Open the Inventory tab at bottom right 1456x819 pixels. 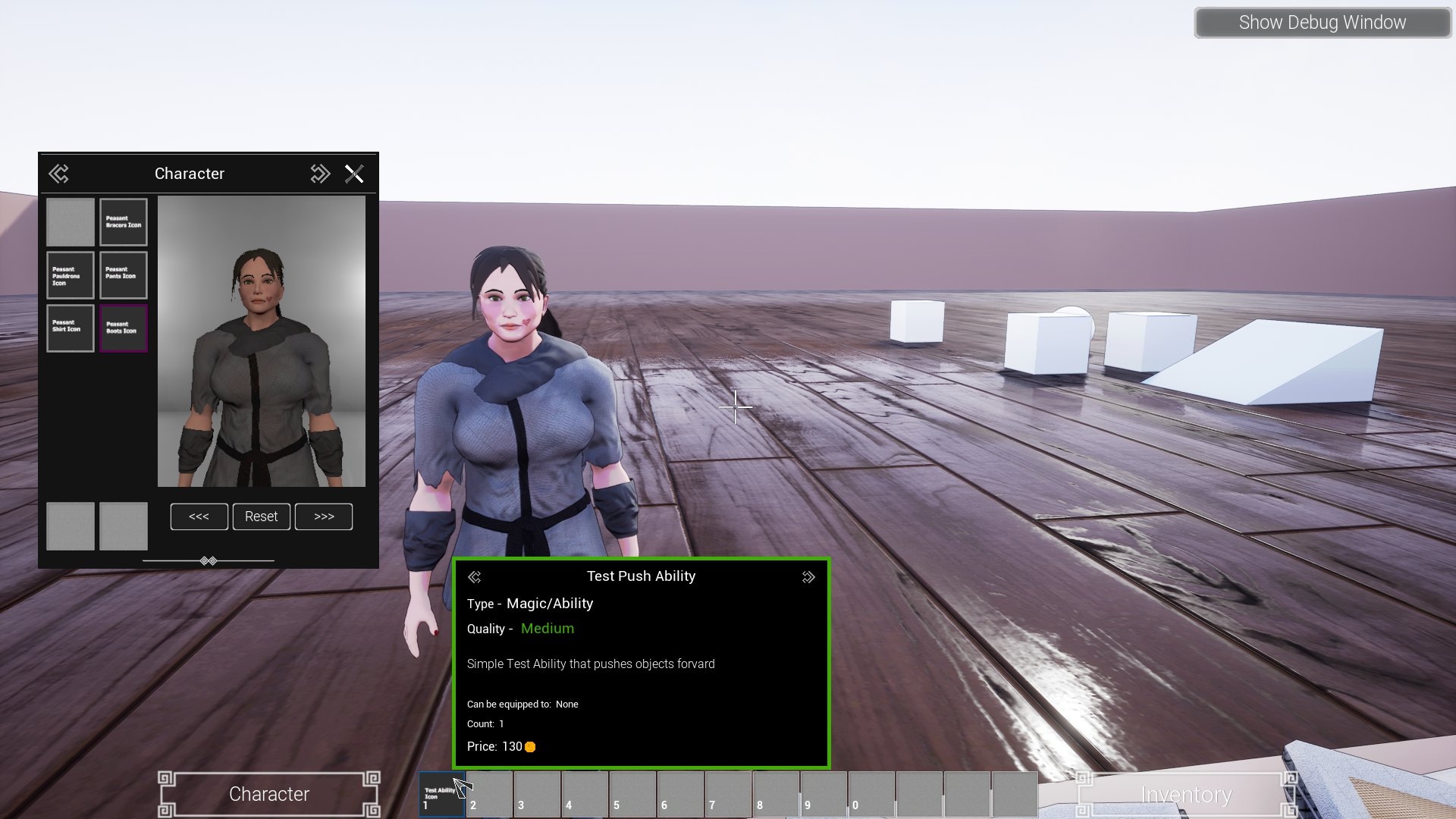1186,794
